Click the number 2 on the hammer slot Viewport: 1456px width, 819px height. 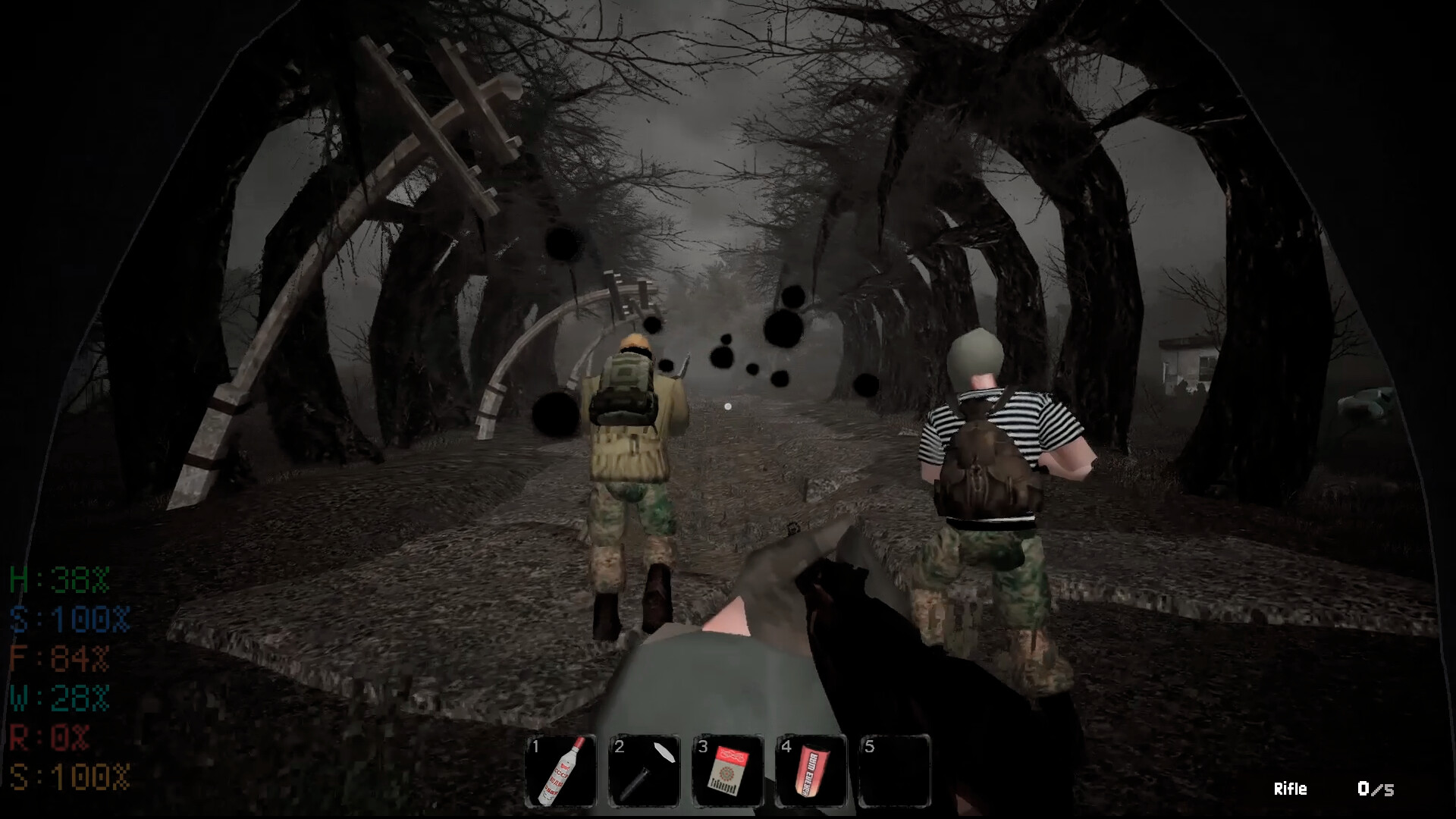619,747
